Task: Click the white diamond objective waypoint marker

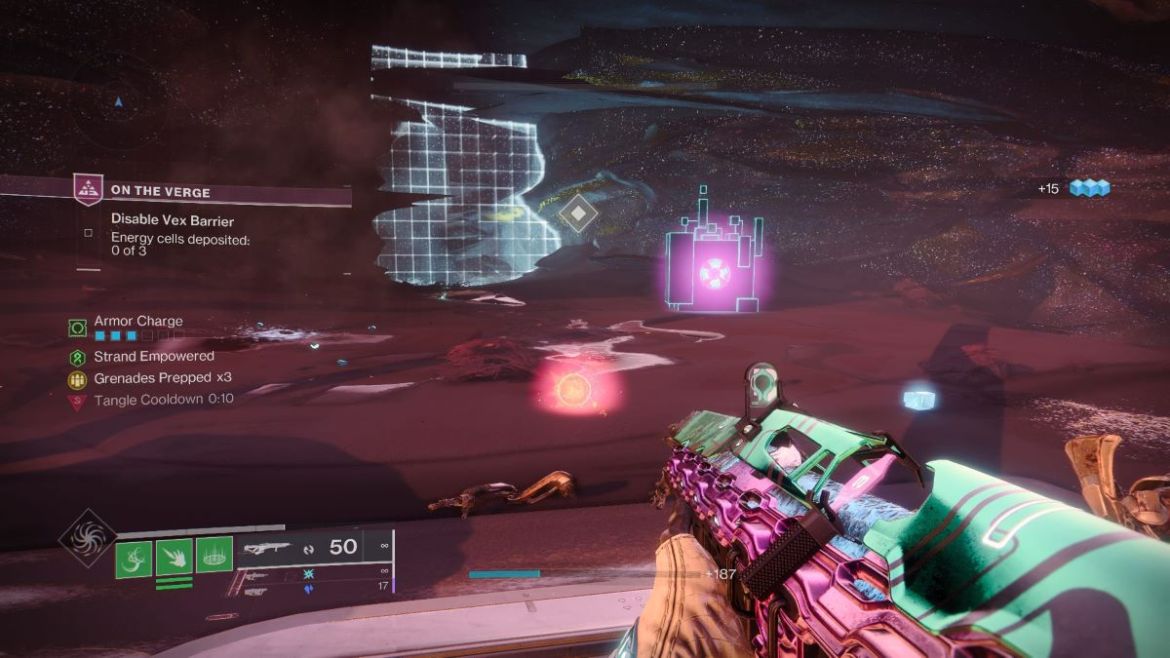Action: point(578,213)
